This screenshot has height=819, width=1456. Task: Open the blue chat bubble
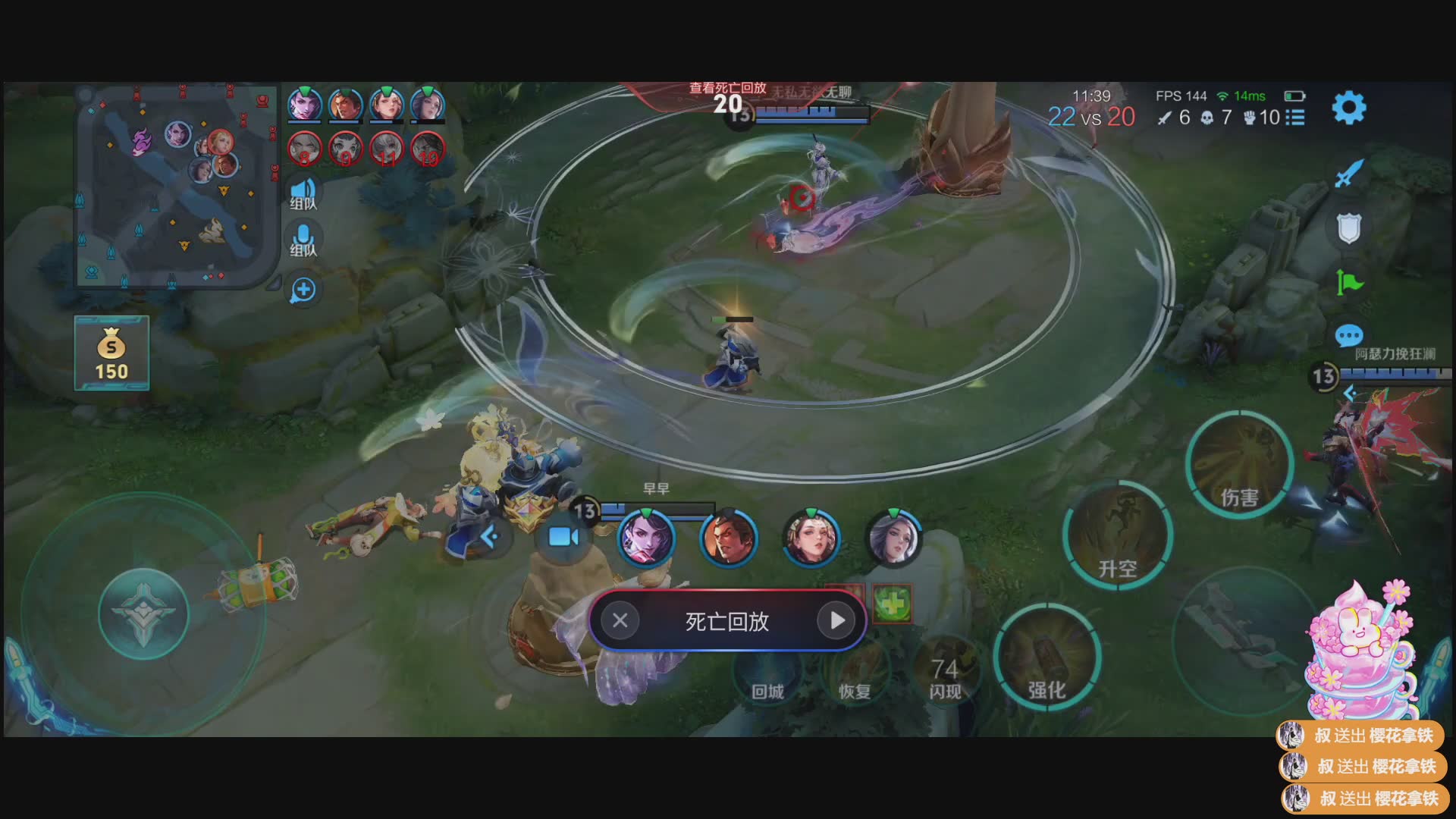[x=1348, y=335]
